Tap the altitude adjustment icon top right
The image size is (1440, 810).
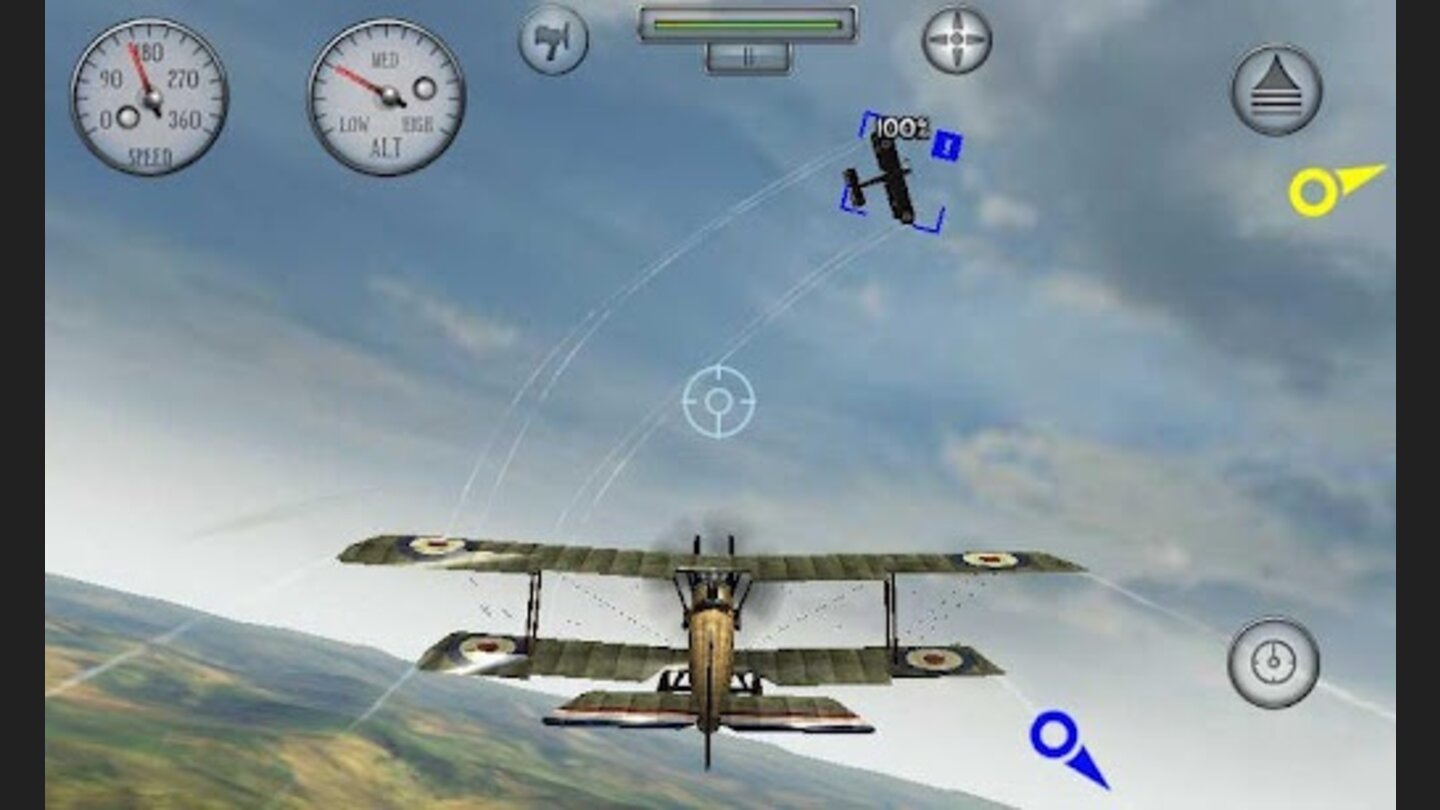[x=1274, y=90]
